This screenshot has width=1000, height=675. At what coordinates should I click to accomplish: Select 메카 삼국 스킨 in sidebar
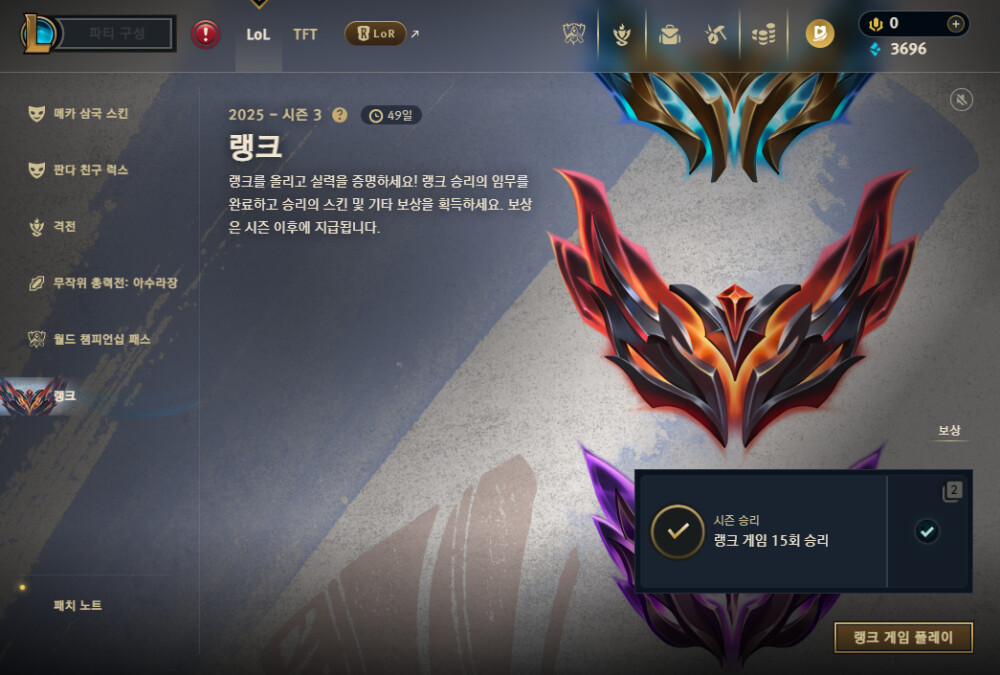(90, 114)
